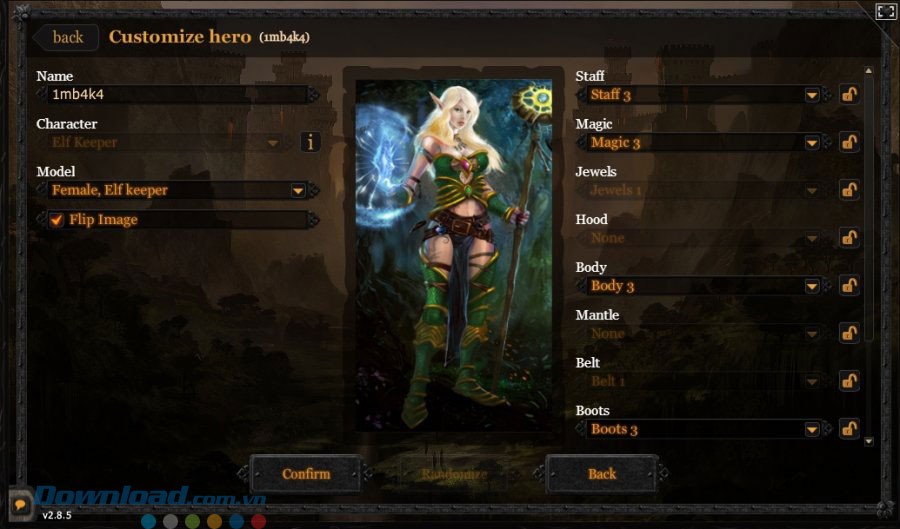Open the Boots dropdown
900x529 pixels.
812,429
